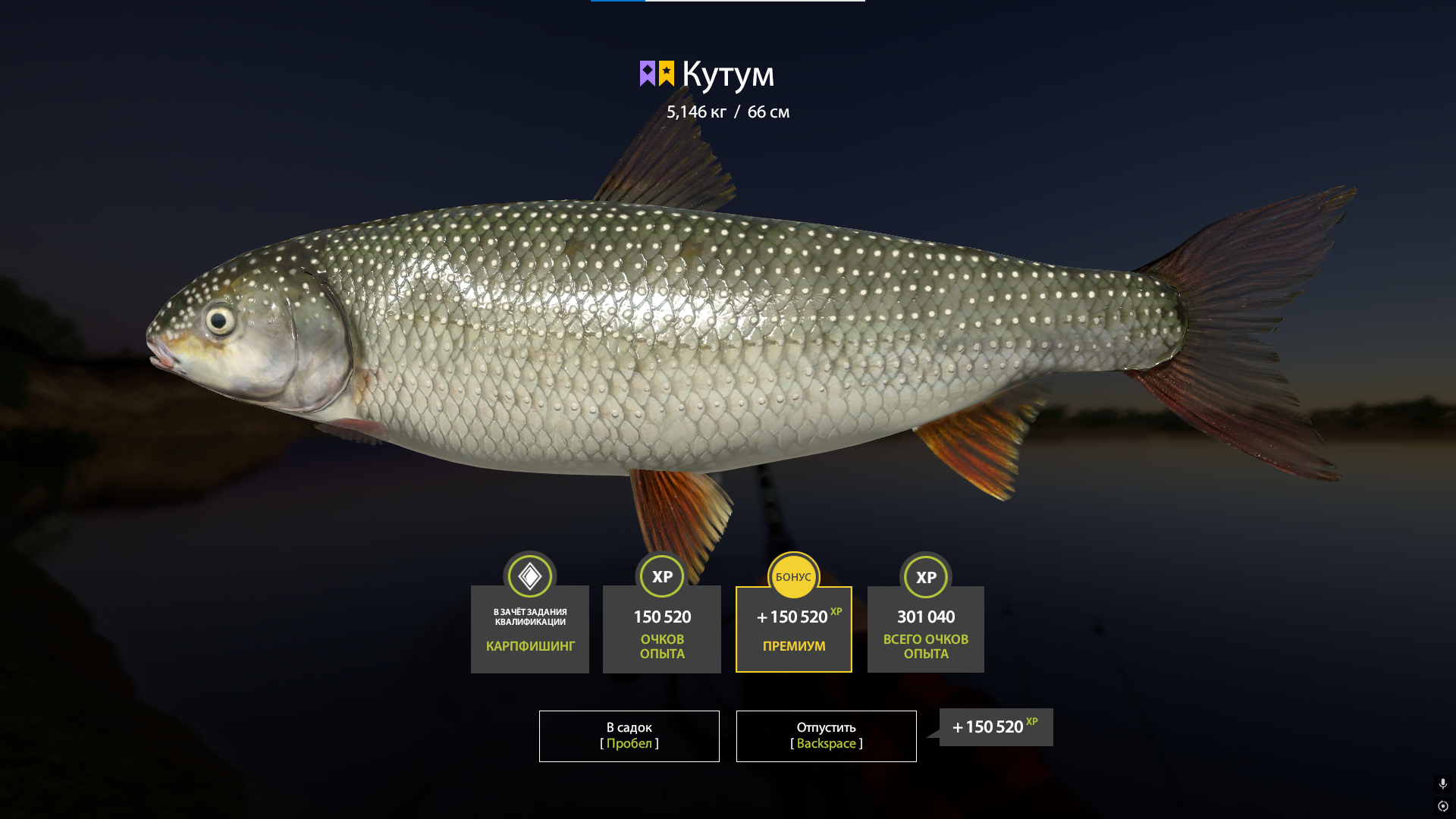The image size is (1456, 819).
Task: Click the ПРЕМИУМ label
Action: click(793, 646)
